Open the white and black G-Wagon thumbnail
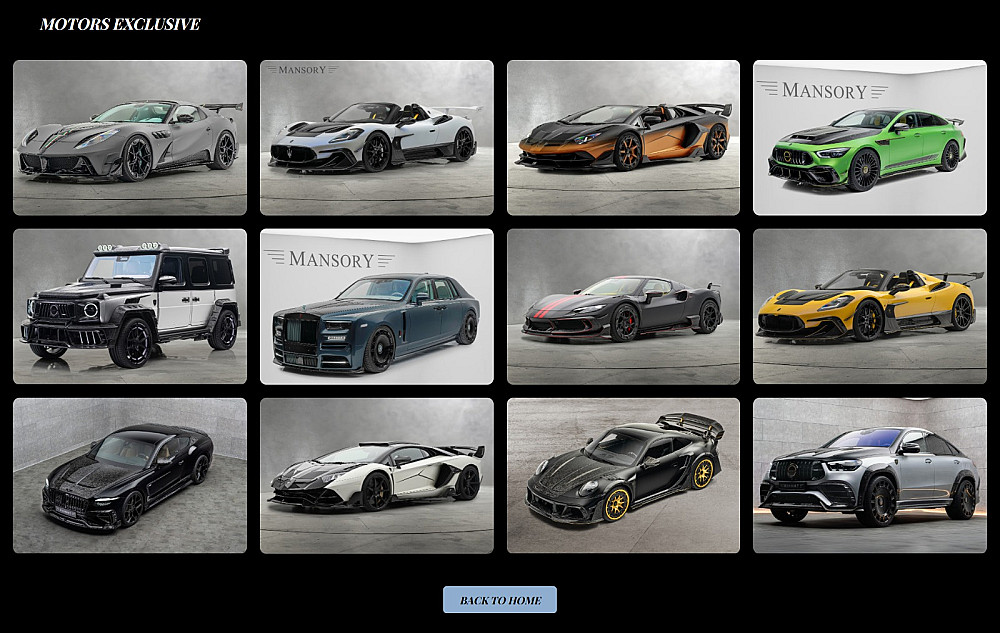Viewport: 1000px width, 633px height. click(130, 307)
